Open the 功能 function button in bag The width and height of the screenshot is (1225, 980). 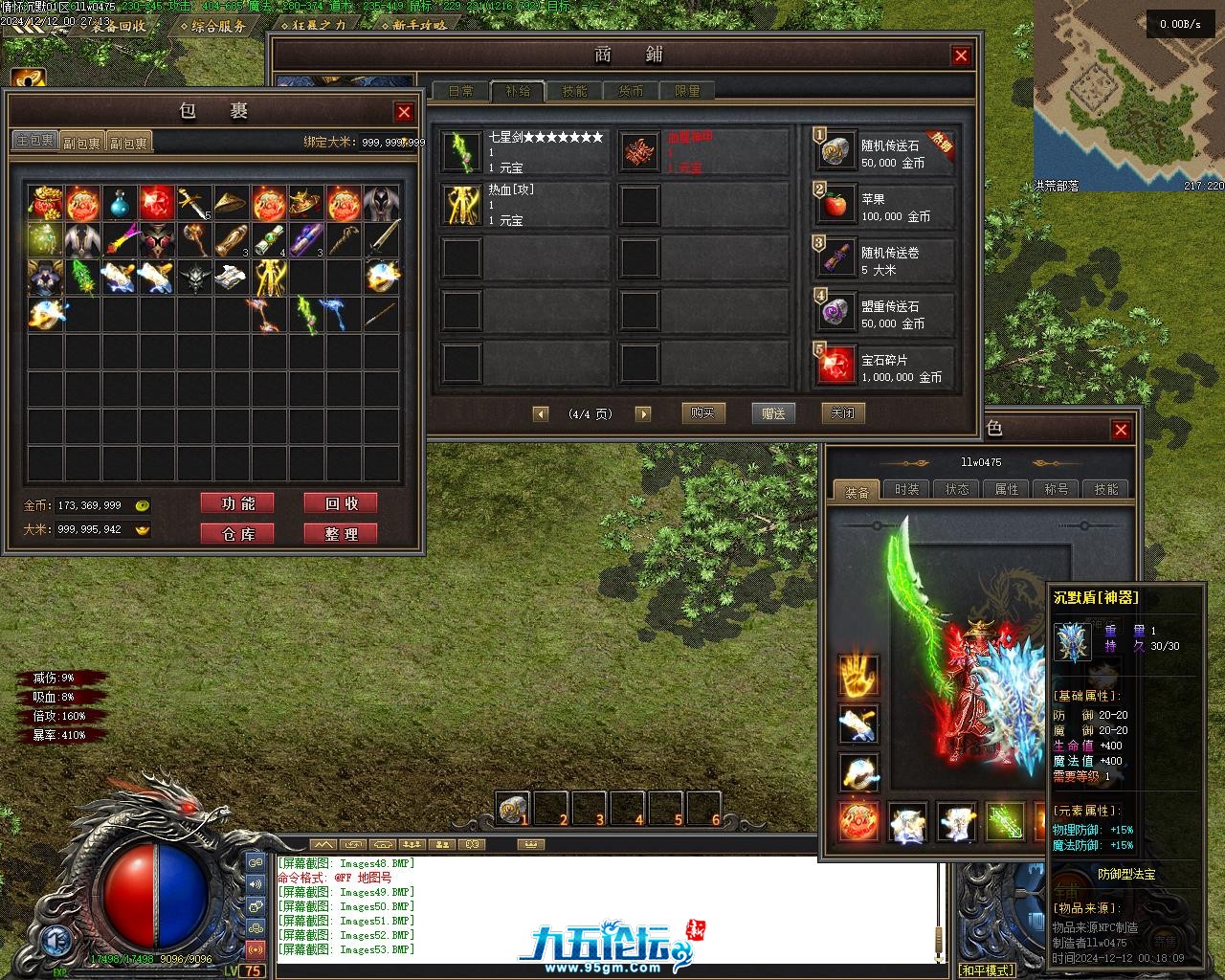pos(237,503)
